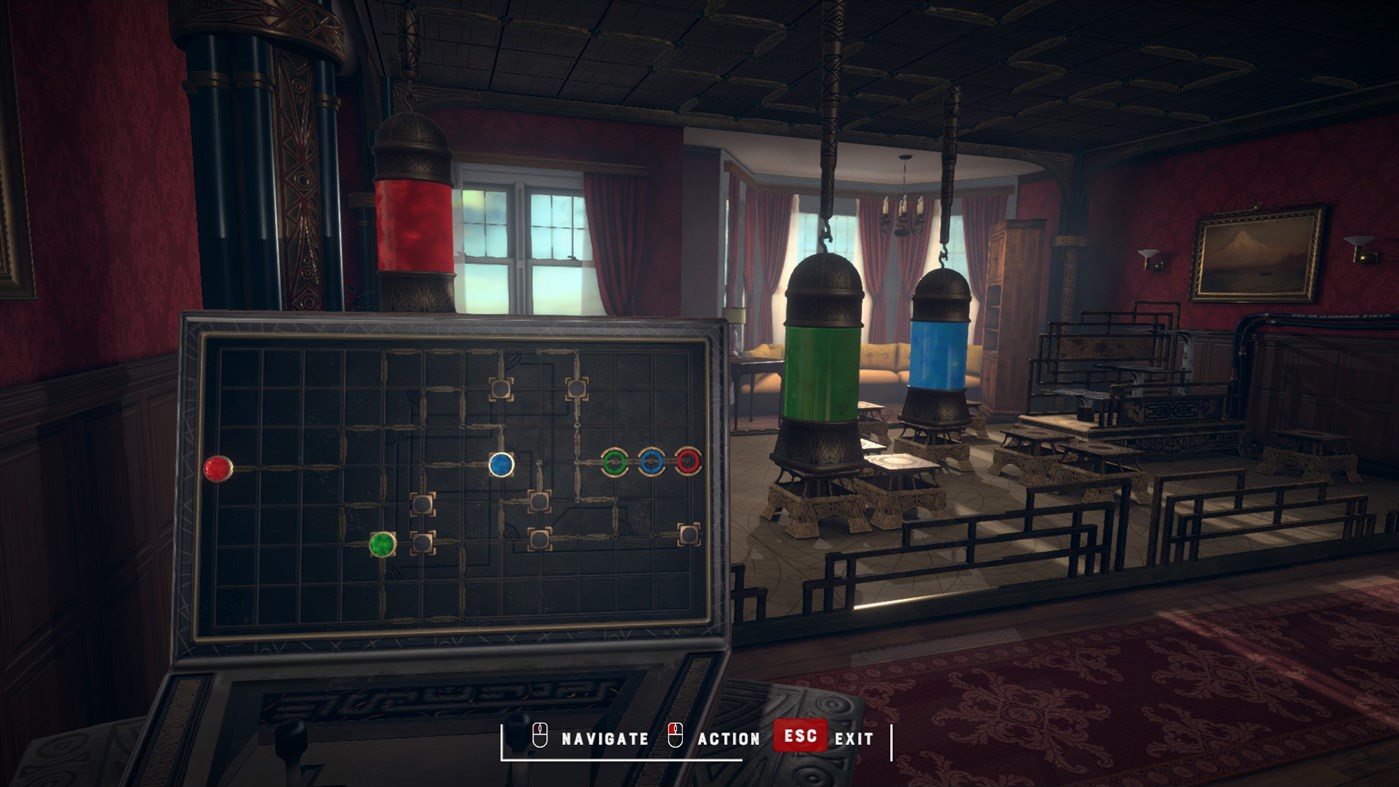Select the green node on the puzzle board

pos(381,543)
